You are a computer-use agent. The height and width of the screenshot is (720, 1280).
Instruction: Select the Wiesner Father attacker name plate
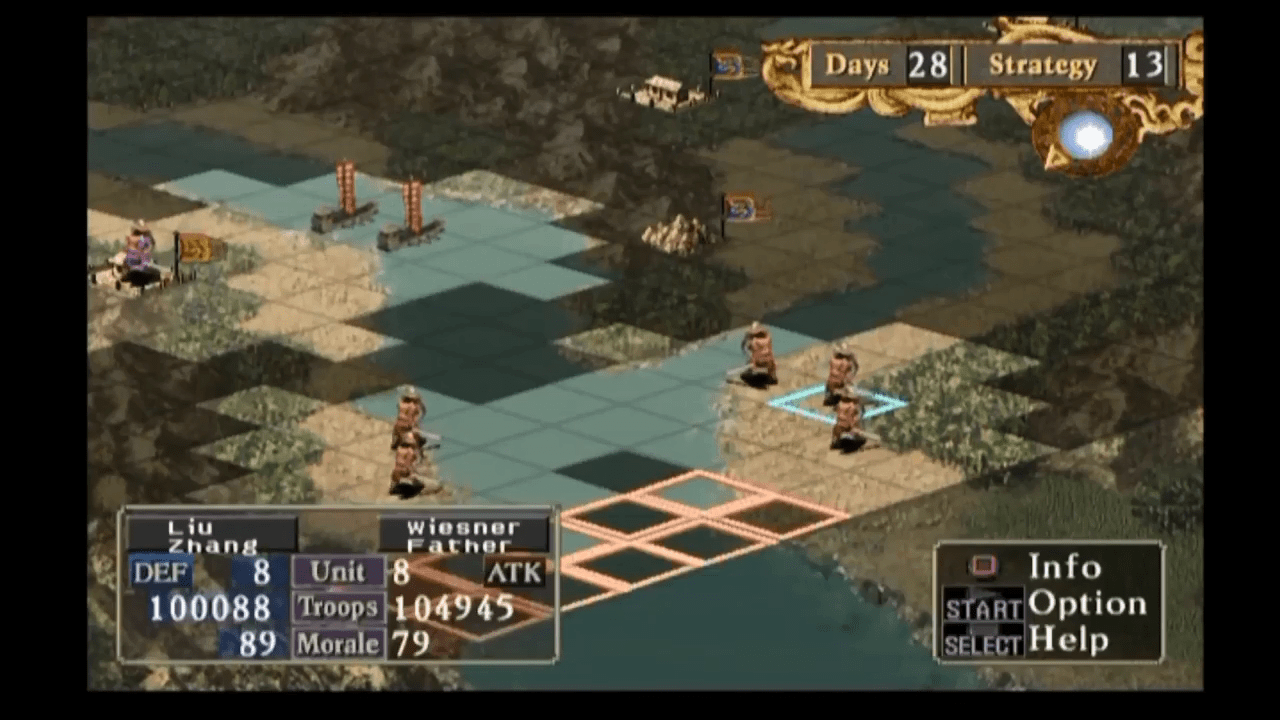(464, 535)
